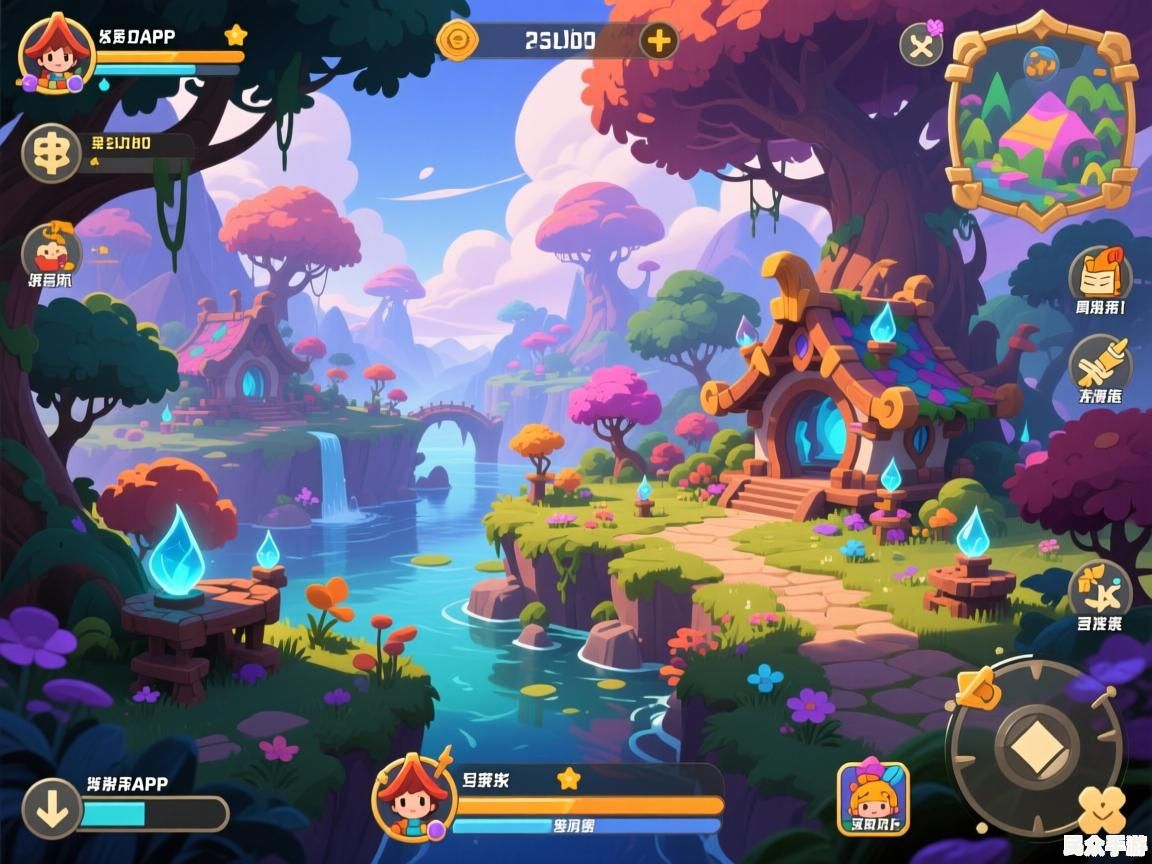Click the gold plus button beside the coin counter

[658, 41]
